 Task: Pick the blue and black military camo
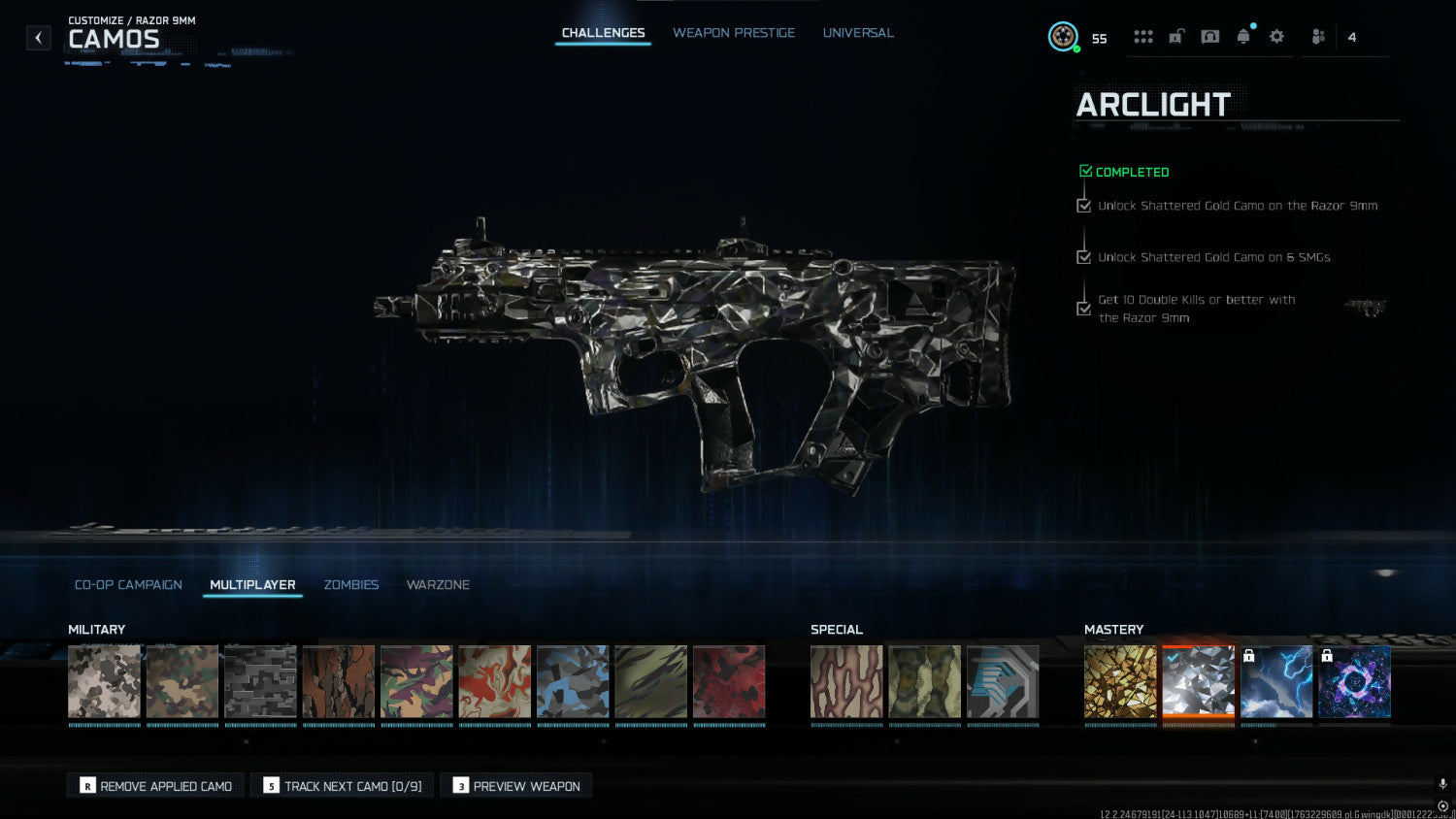click(x=573, y=681)
